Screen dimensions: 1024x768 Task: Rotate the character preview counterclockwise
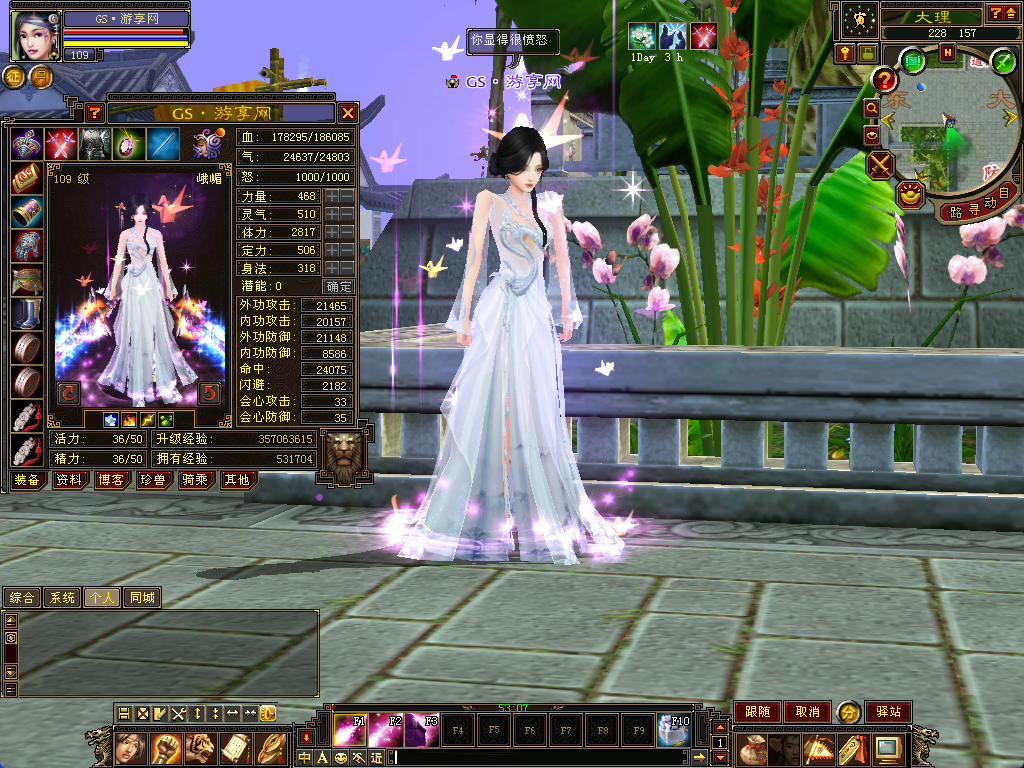coord(68,392)
